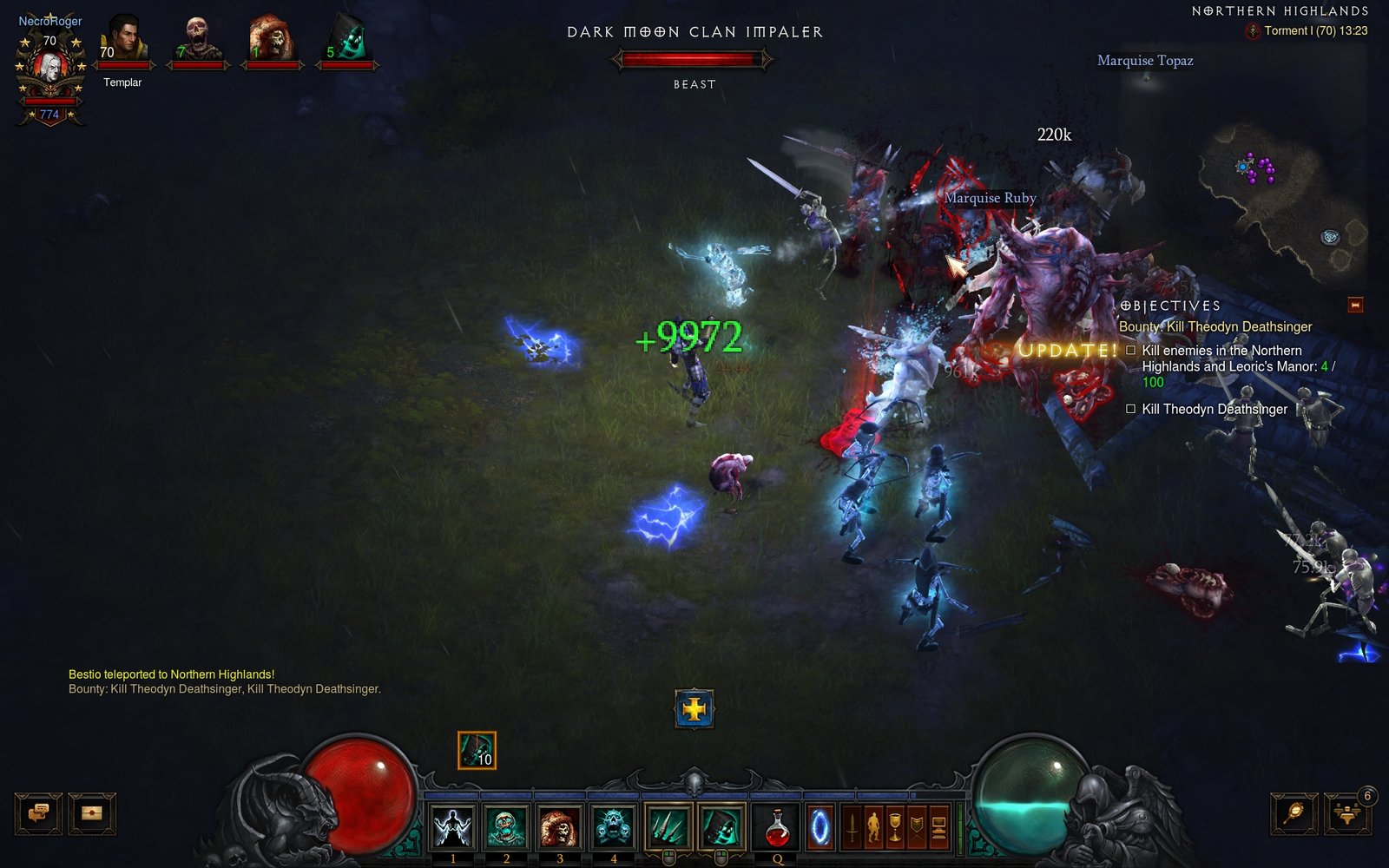1389x868 pixels.
Task: Click the buff icon showing 10 stacks
Action: pyautogui.click(x=477, y=751)
